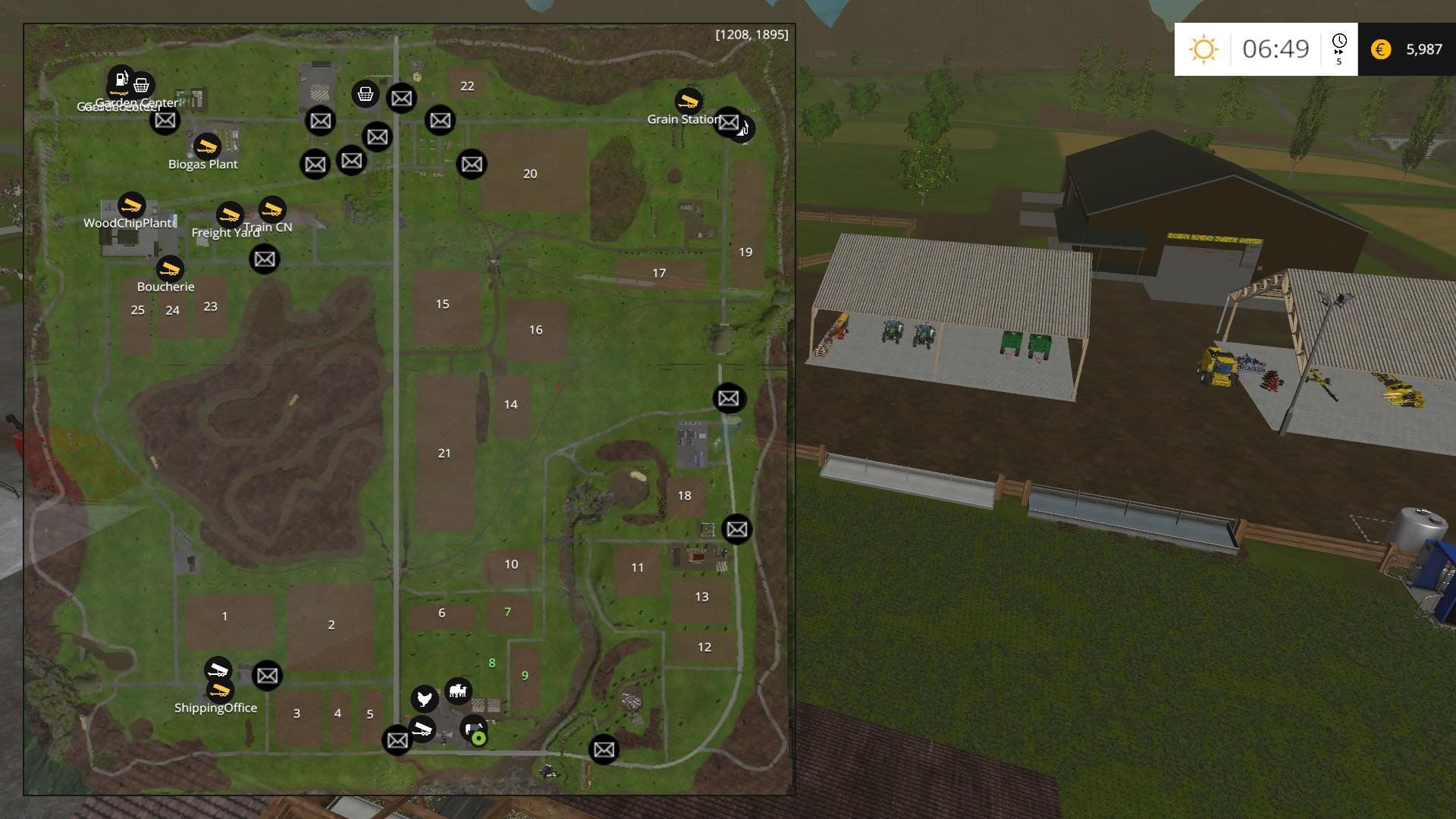This screenshot has width=1456, height=819.
Task: Select the mail icon below Freight Yard
Action: coord(265,259)
